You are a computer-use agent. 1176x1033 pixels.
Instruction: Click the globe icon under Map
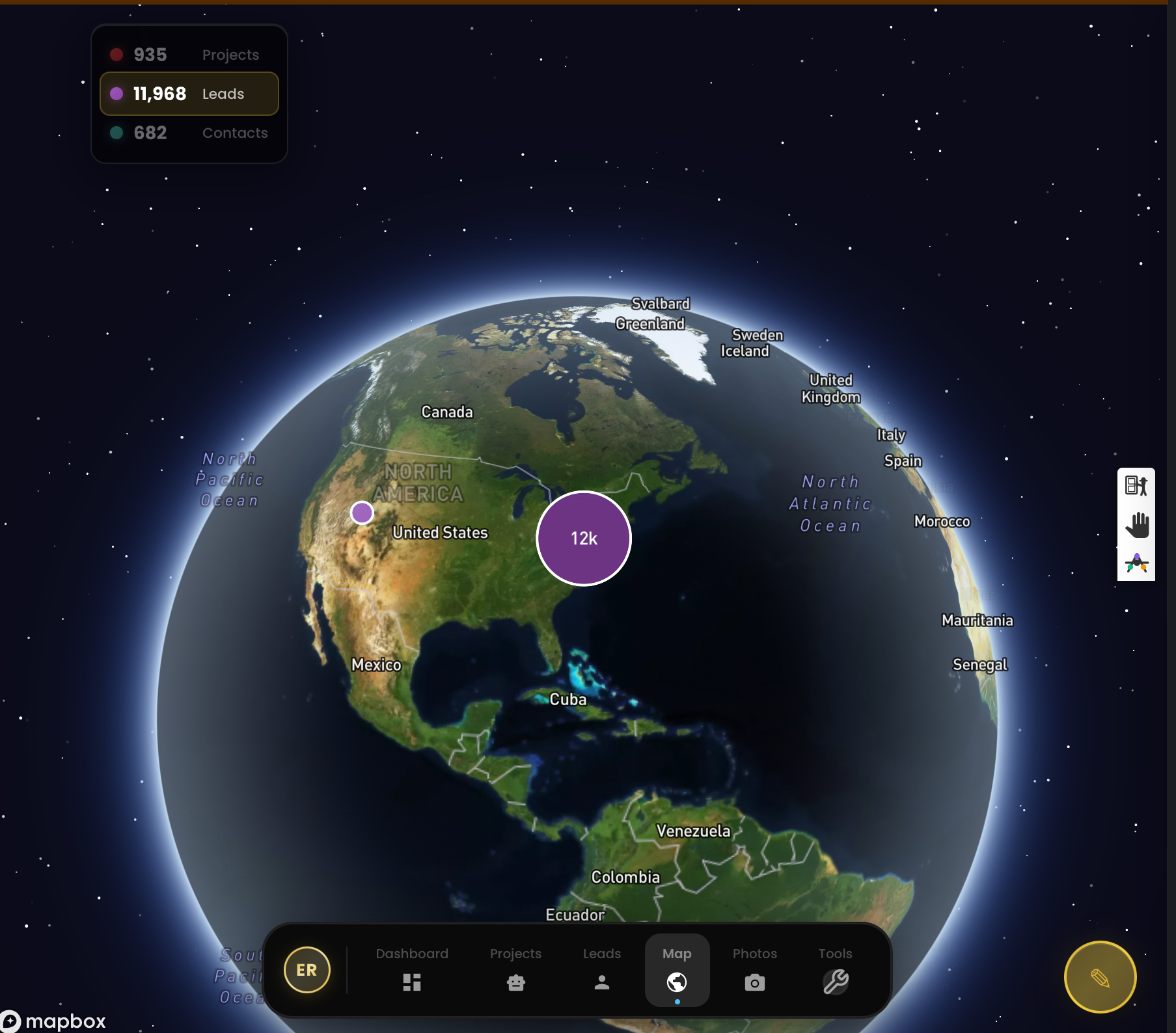coord(677,982)
